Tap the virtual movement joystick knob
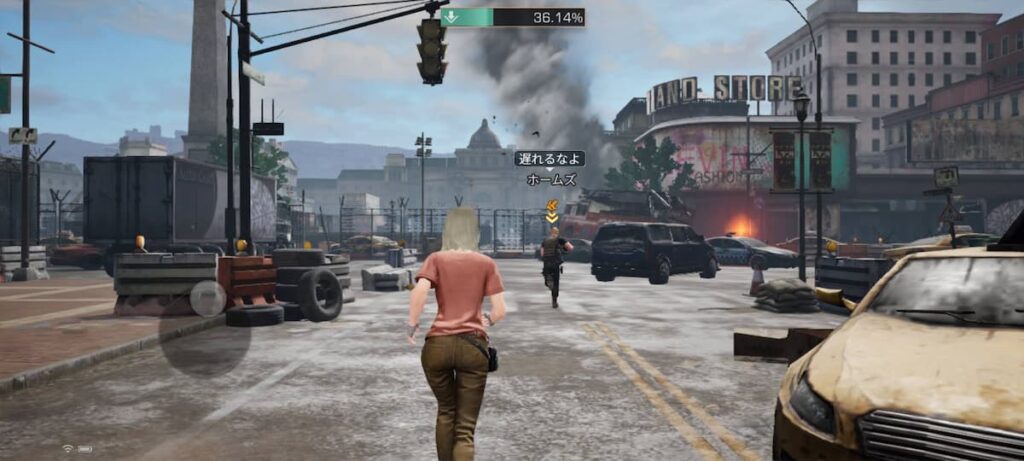 [208, 298]
